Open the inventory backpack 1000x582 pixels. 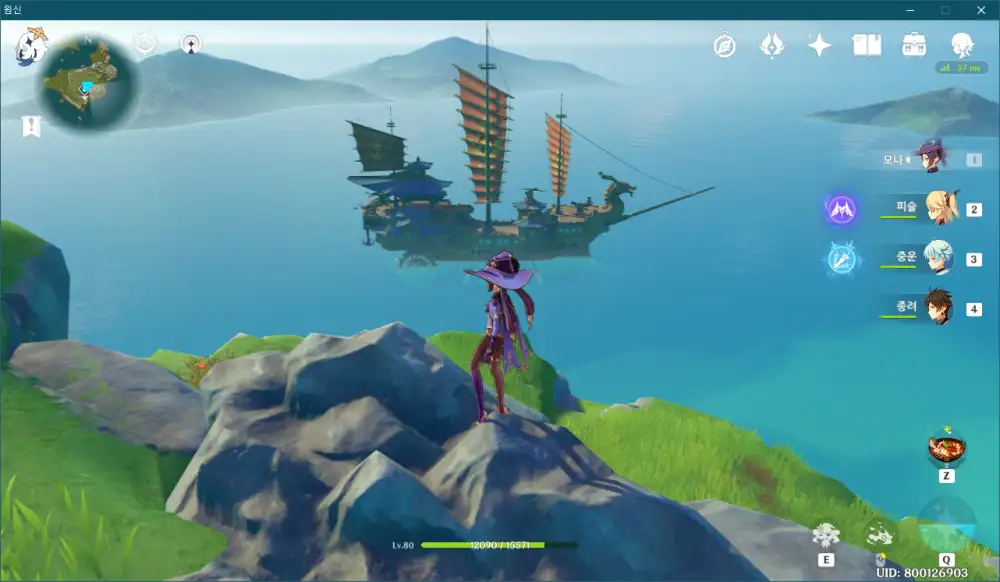913,45
